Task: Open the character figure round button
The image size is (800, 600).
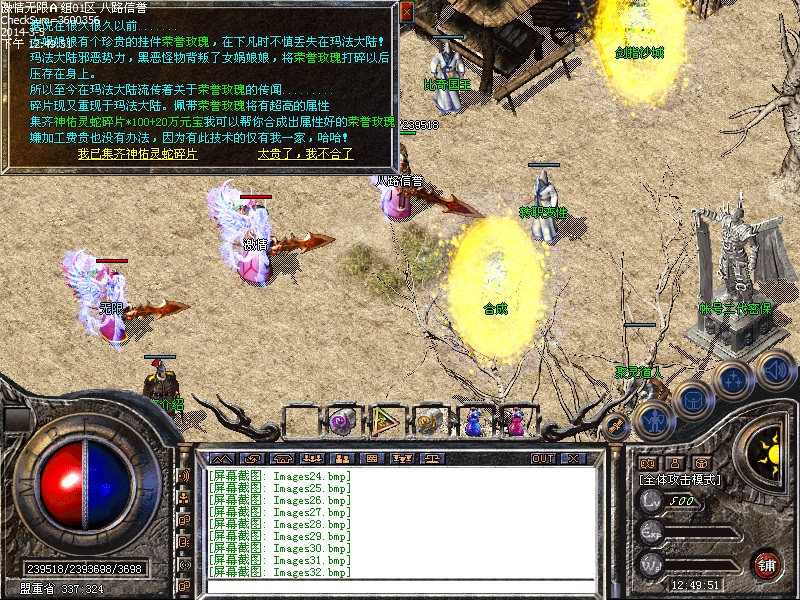Action: (652, 420)
